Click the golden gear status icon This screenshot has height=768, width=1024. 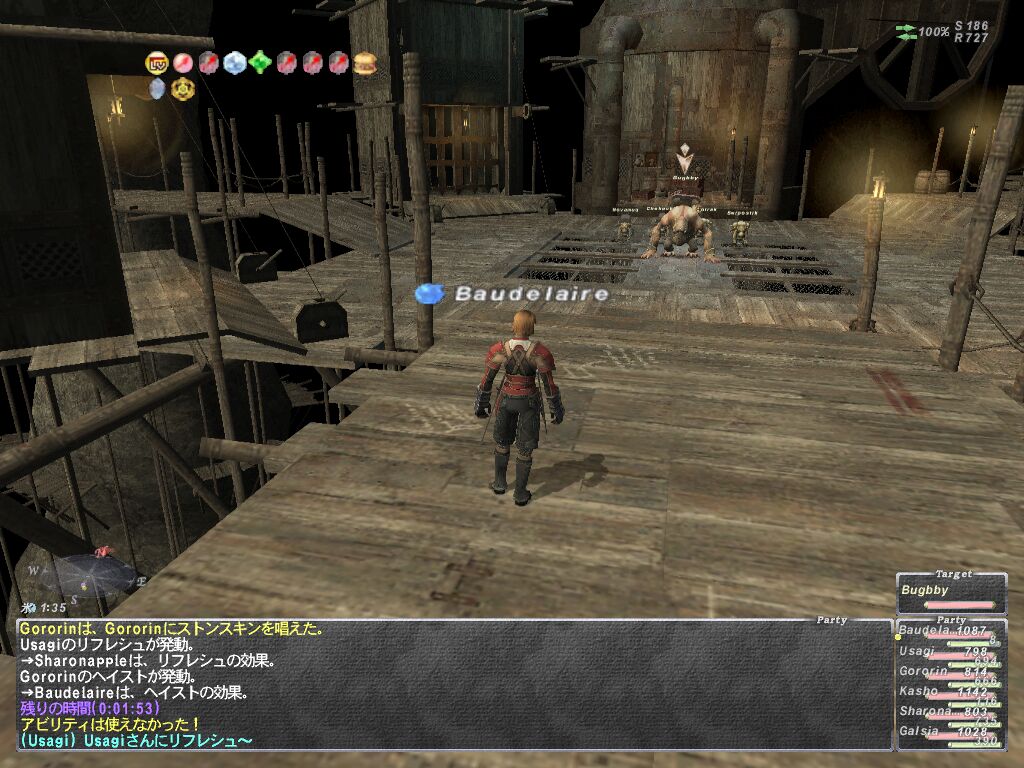183,89
